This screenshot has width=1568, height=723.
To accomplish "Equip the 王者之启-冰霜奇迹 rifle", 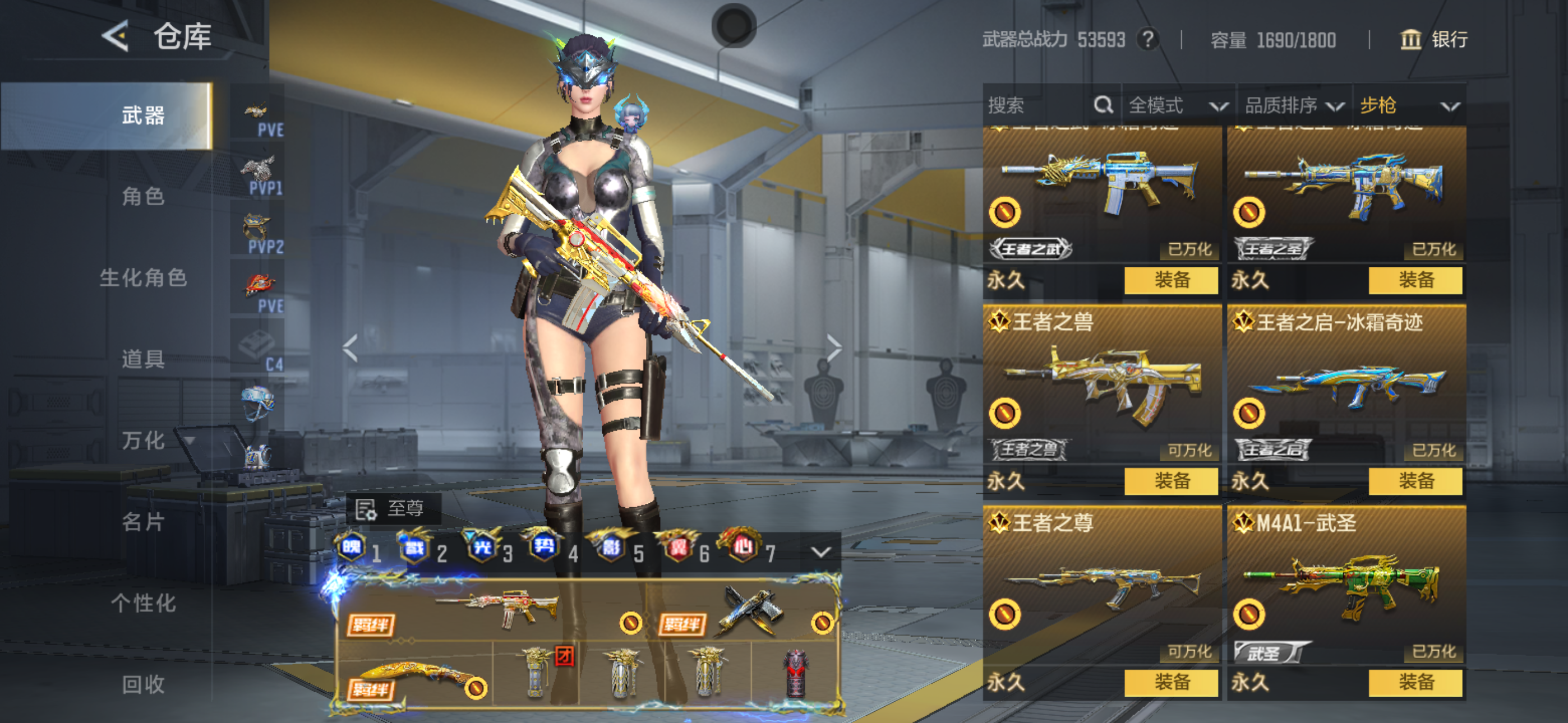I will [x=1415, y=481].
